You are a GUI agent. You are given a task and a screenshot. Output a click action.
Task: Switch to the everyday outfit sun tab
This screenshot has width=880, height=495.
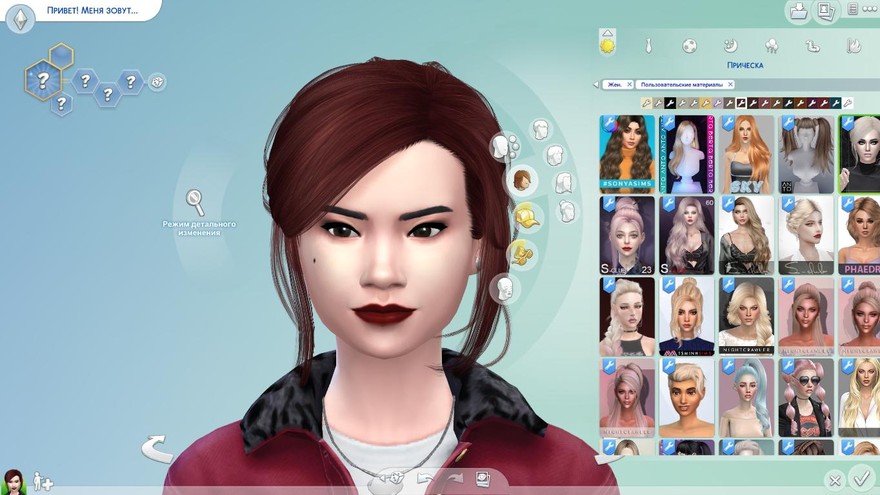[x=607, y=45]
